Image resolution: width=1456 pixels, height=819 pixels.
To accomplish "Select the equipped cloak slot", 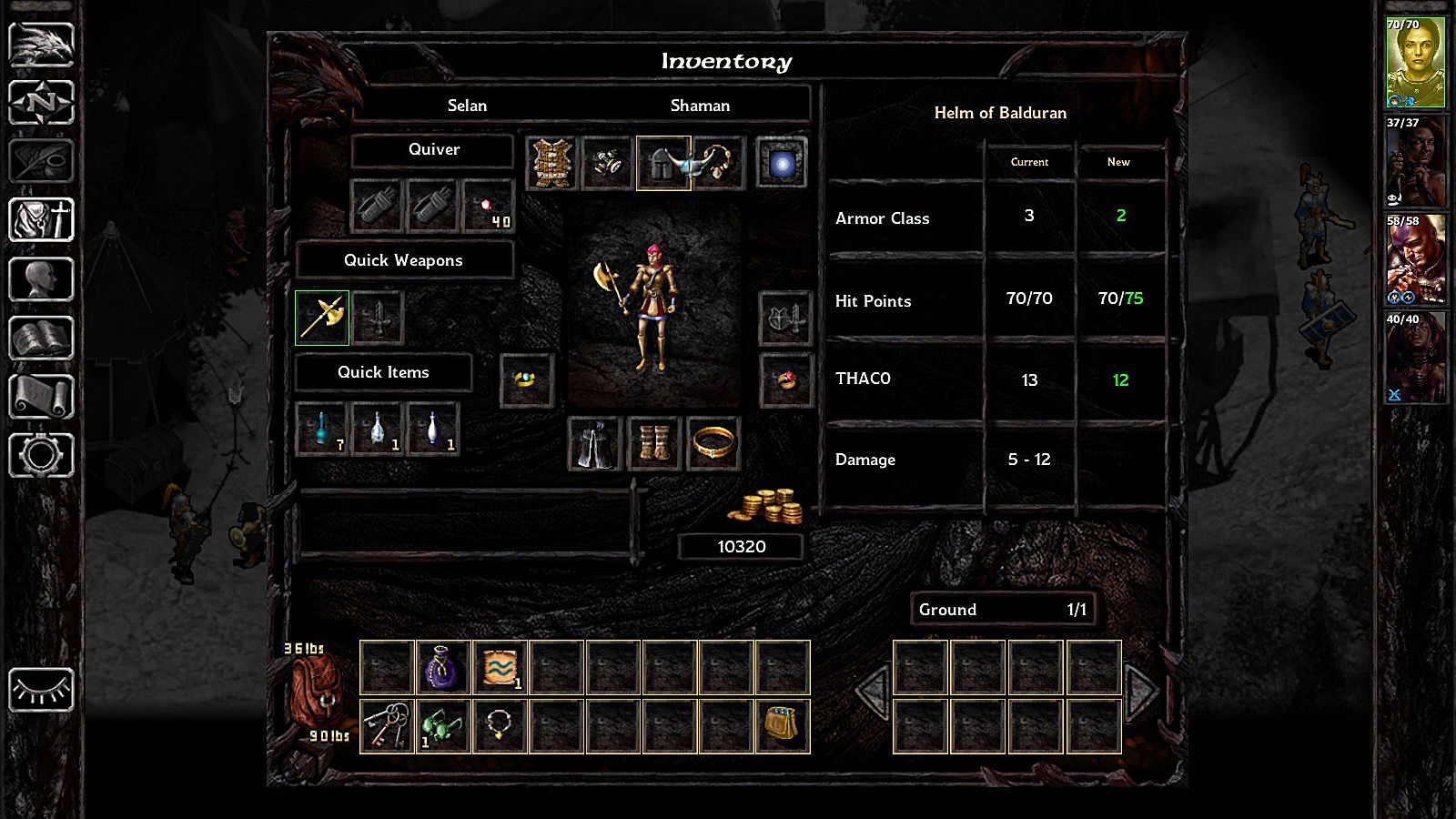I will (595, 444).
